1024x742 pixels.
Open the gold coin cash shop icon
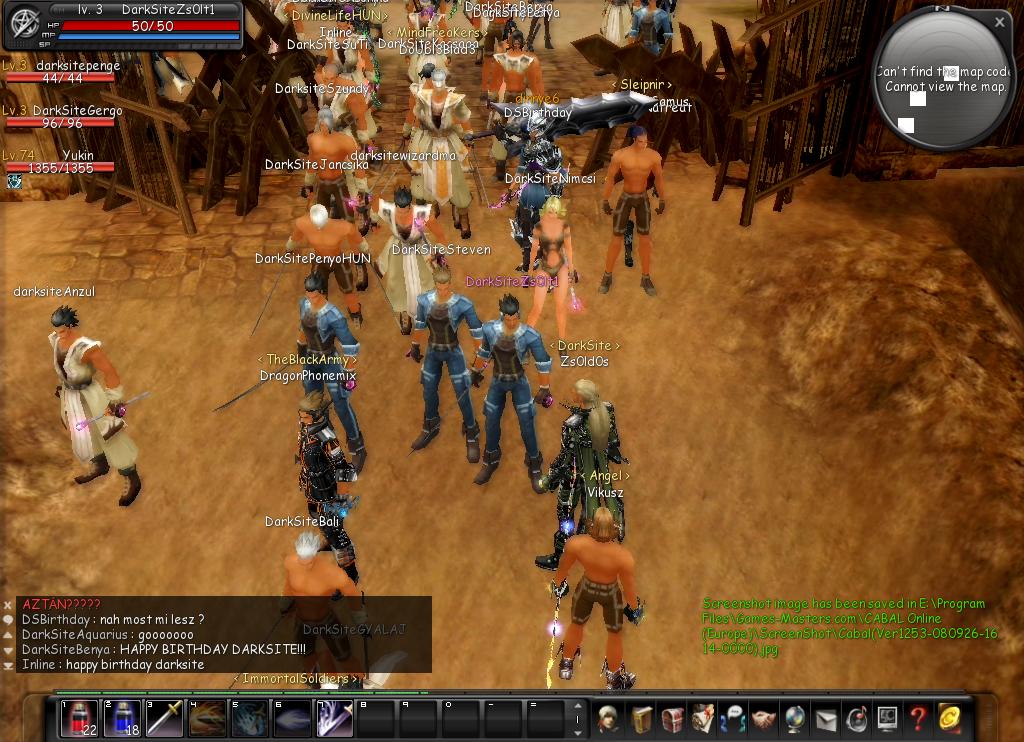click(x=949, y=718)
